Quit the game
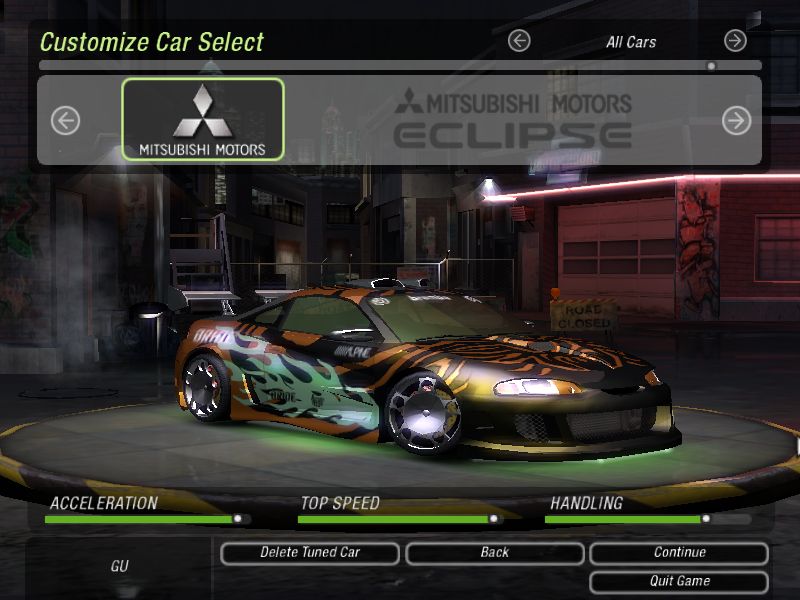Image resolution: width=800 pixels, height=600 pixels. tap(679, 581)
